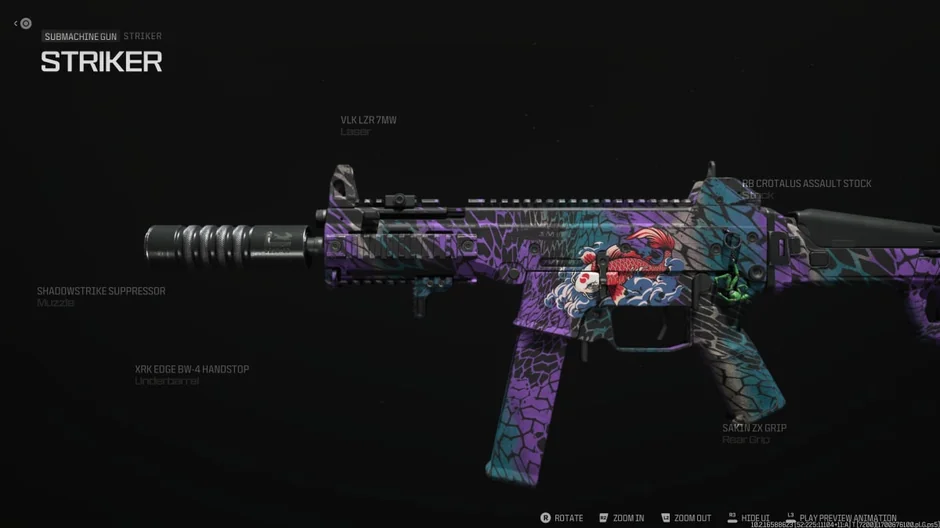
Task: Select the Sakin ZX Grip rear grip
Action: coord(754,429)
